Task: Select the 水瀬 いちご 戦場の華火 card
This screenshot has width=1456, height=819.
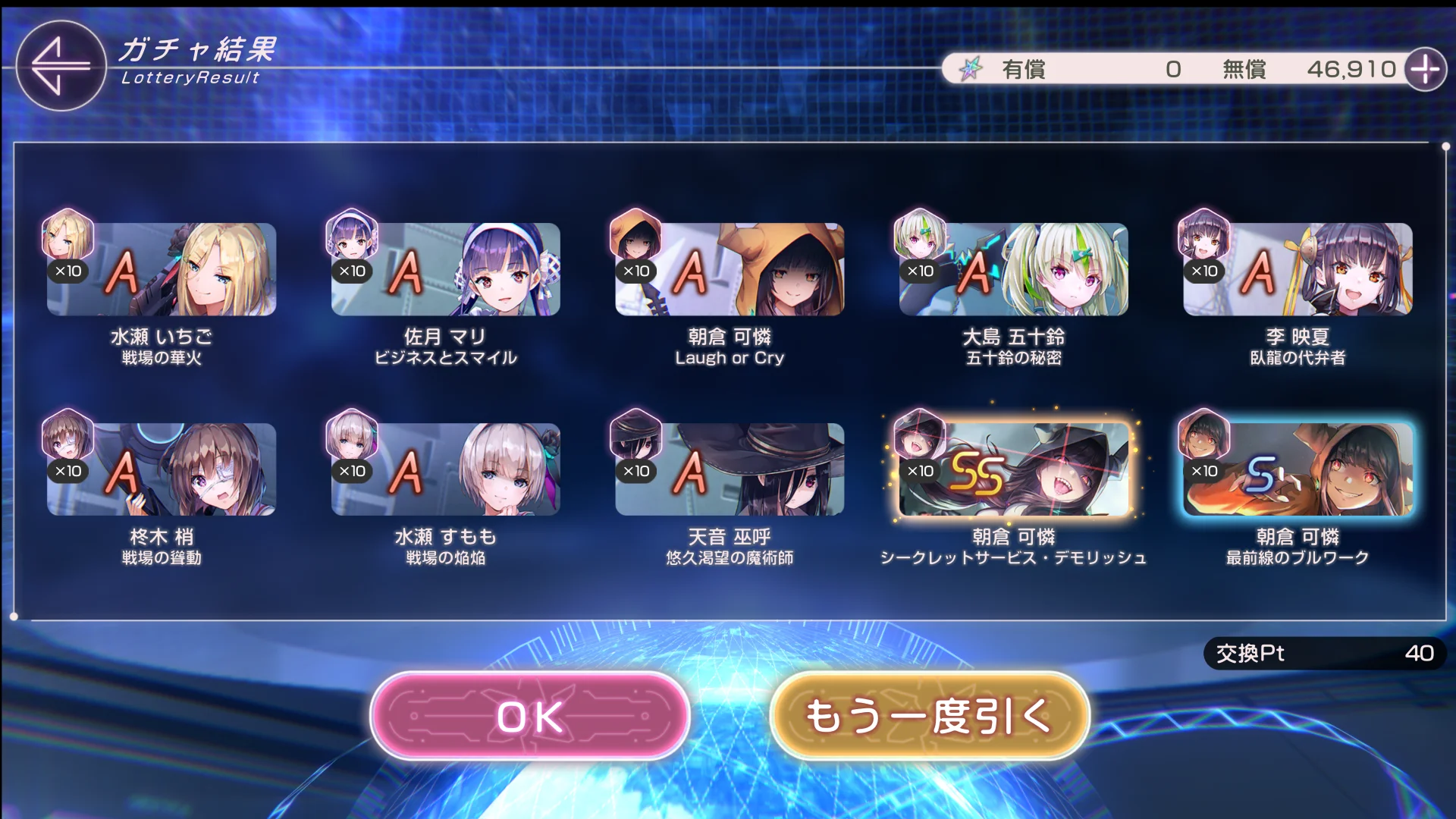Action: [x=162, y=269]
